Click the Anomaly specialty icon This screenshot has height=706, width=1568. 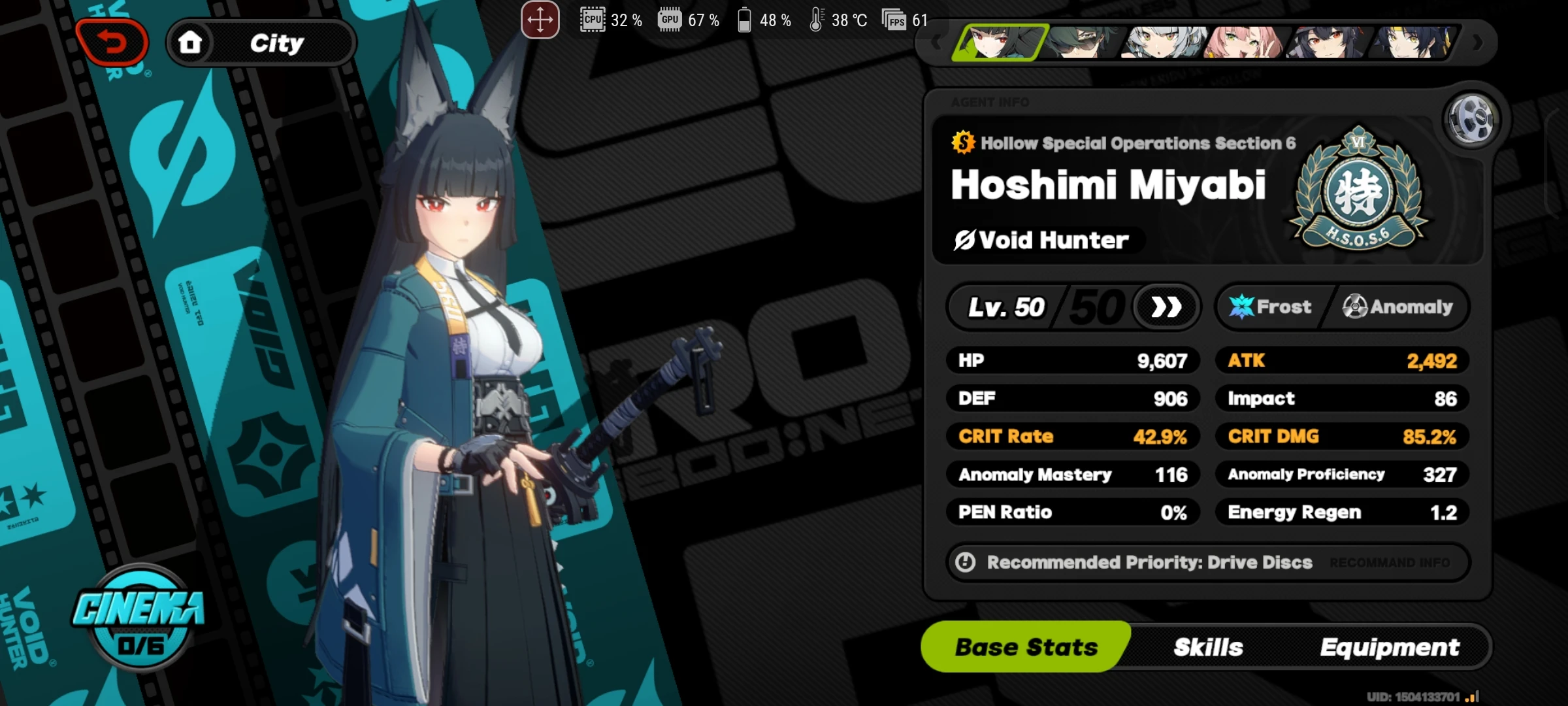click(1357, 306)
